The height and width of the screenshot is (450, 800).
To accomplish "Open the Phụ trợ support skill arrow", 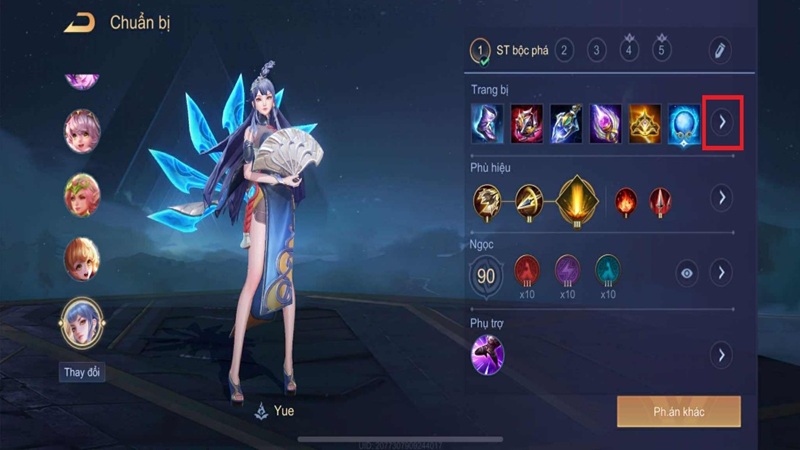I will coord(721,354).
